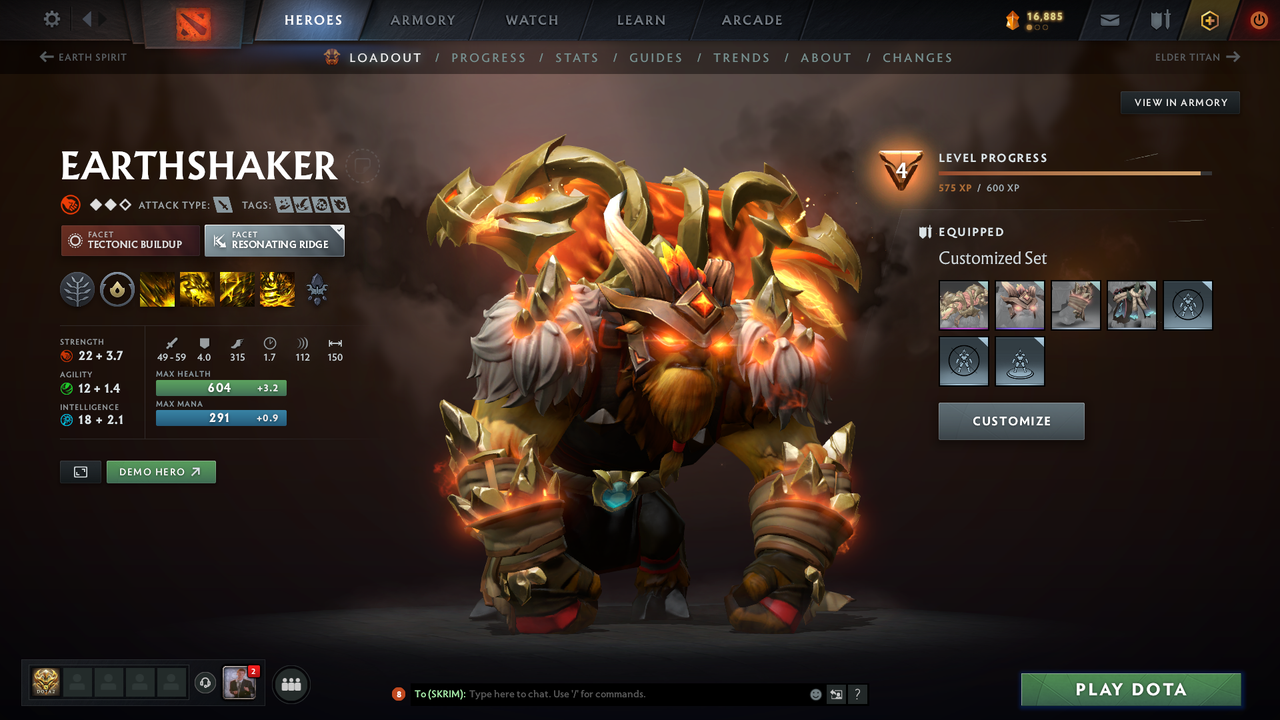1280x720 pixels.
Task: Quit the game with the power button
Action: pyautogui.click(x=1258, y=20)
